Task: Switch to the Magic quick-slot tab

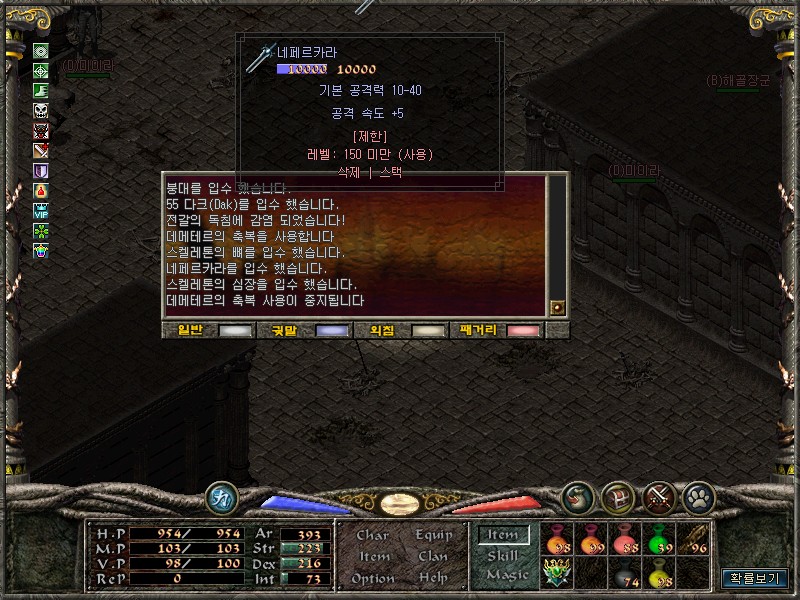Action: pyautogui.click(x=506, y=575)
